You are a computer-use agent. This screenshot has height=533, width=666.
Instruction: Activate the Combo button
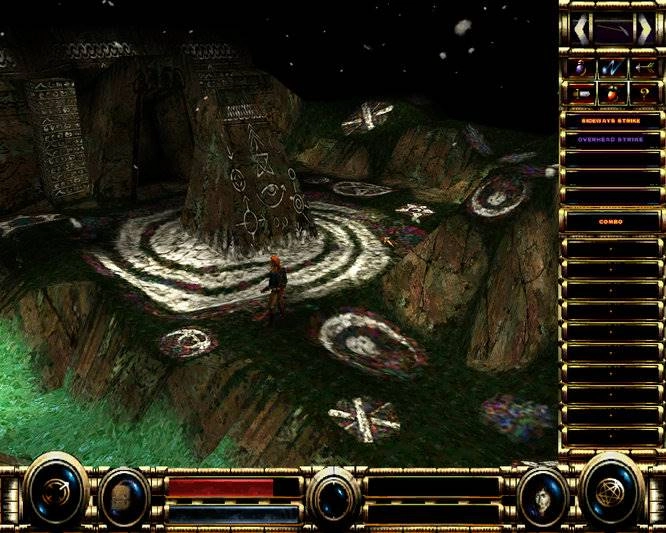(x=611, y=222)
